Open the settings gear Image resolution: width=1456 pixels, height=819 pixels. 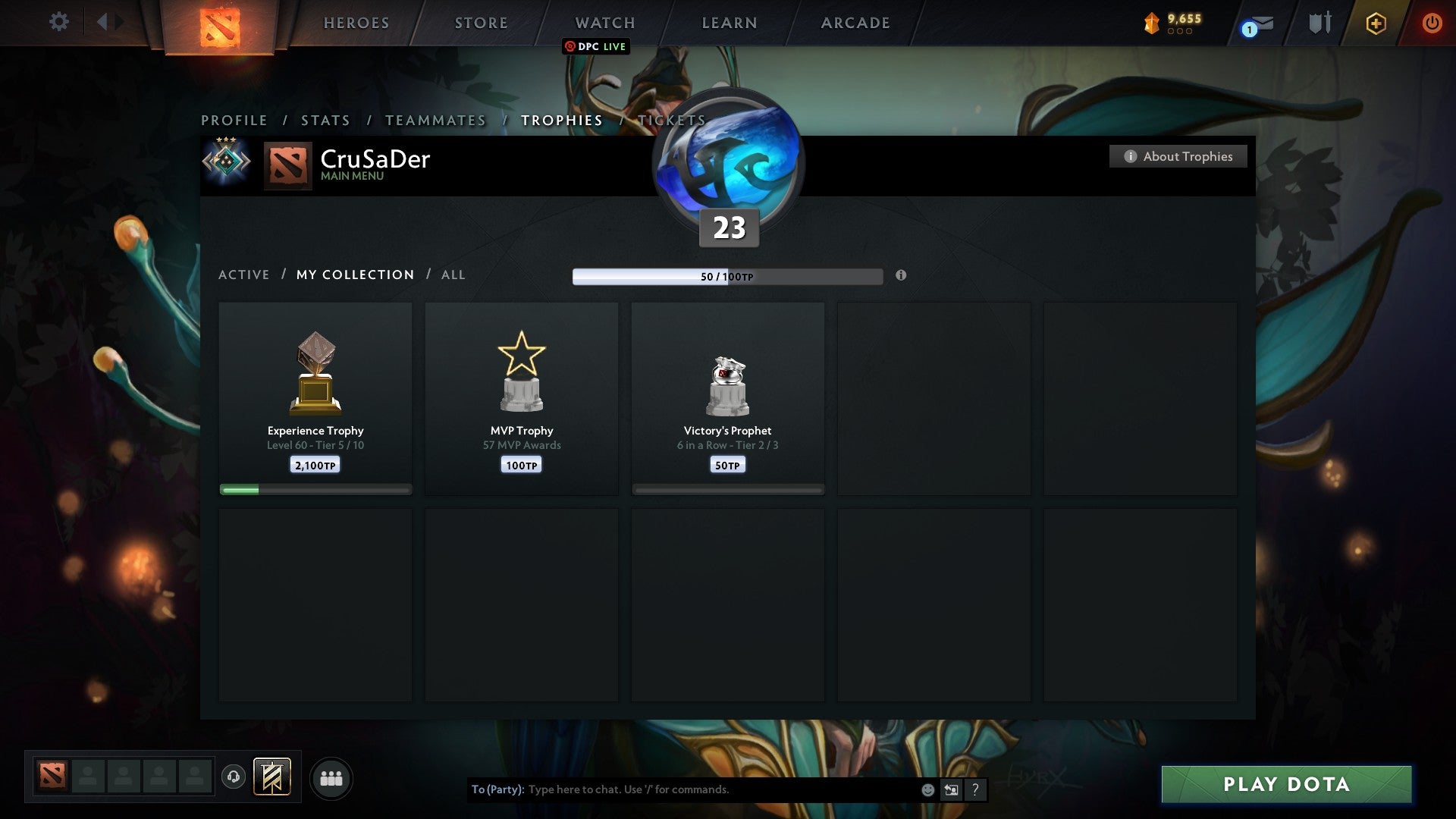pyautogui.click(x=58, y=22)
